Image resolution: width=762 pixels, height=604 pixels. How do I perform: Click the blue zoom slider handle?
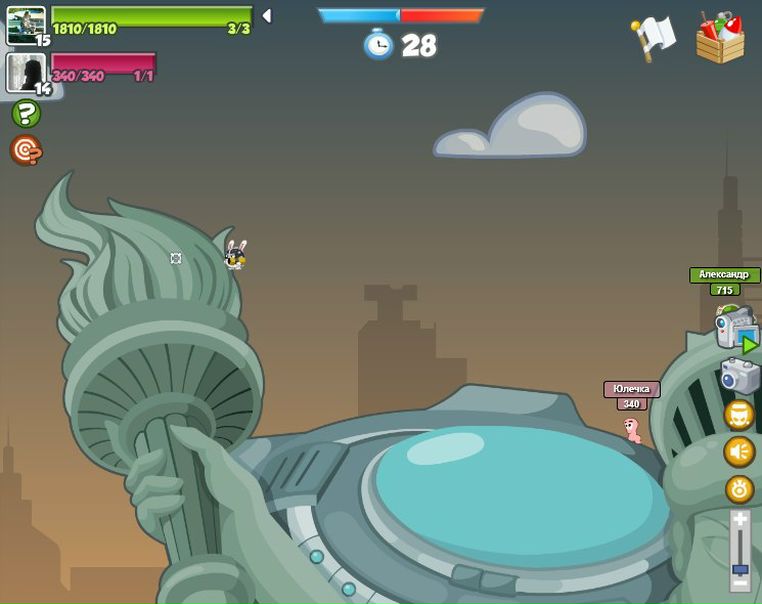tap(740, 569)
